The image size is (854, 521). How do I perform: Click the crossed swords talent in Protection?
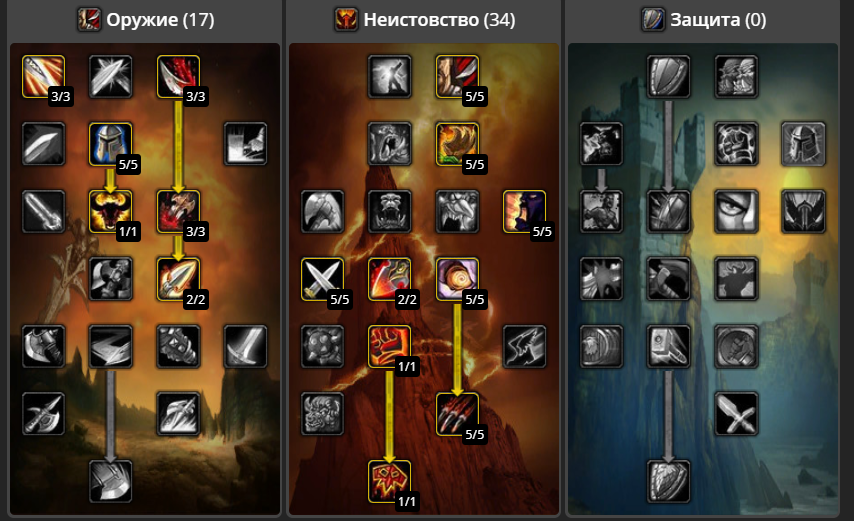[x=735, y=414]
